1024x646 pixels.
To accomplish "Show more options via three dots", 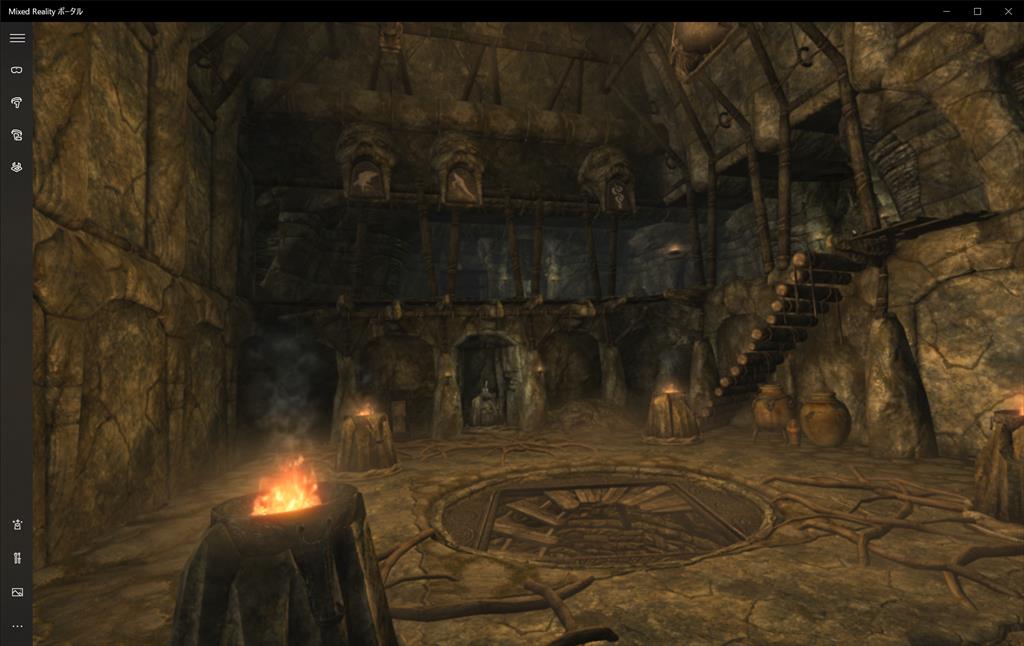I will (16, 626).
